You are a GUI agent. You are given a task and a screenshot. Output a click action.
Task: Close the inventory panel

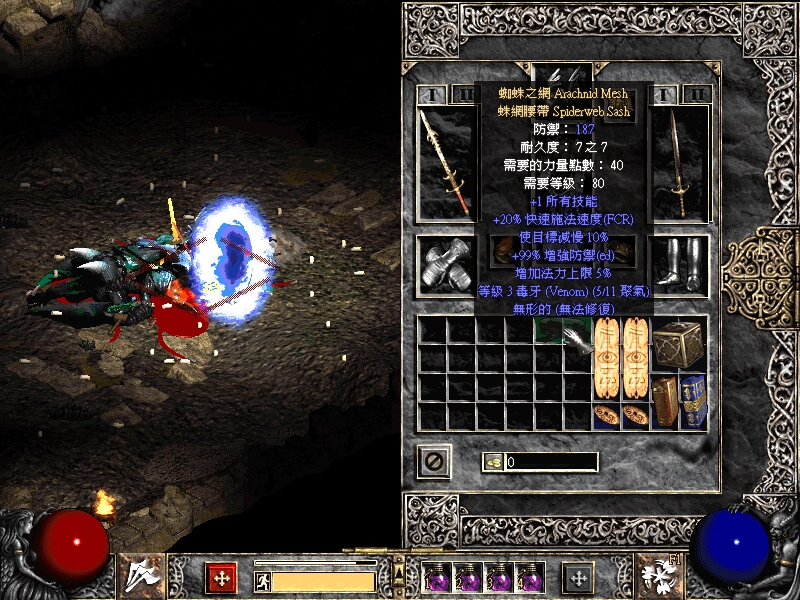(x=434, y=461)
